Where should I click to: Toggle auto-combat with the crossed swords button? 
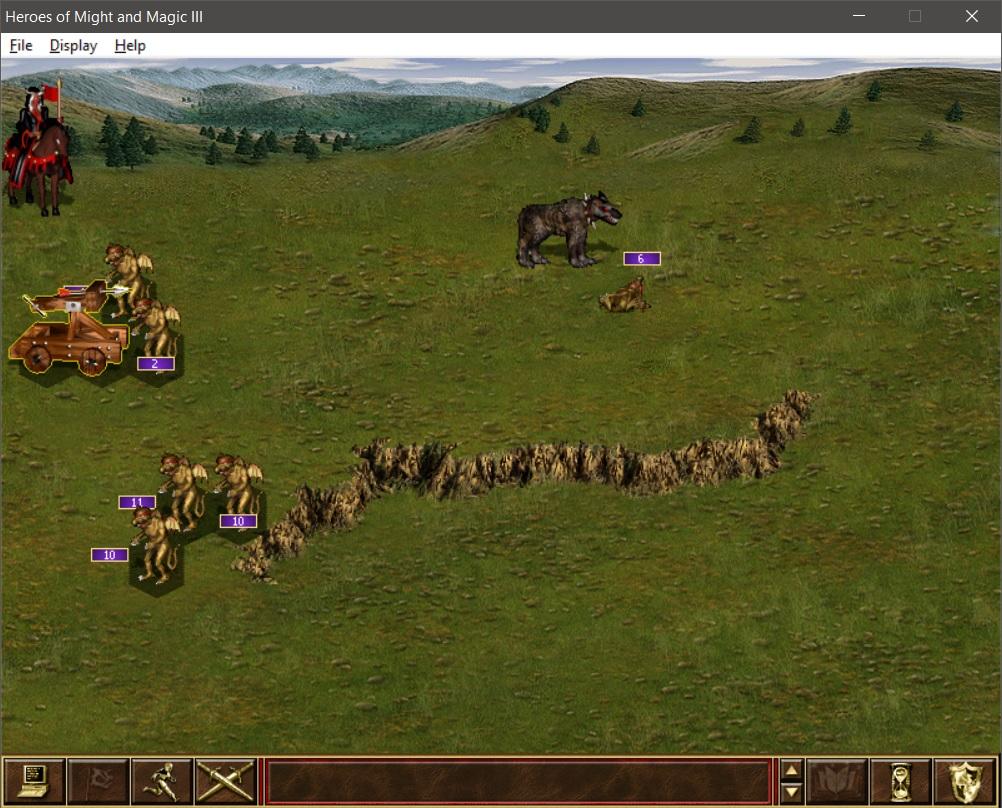coord(225,780)
